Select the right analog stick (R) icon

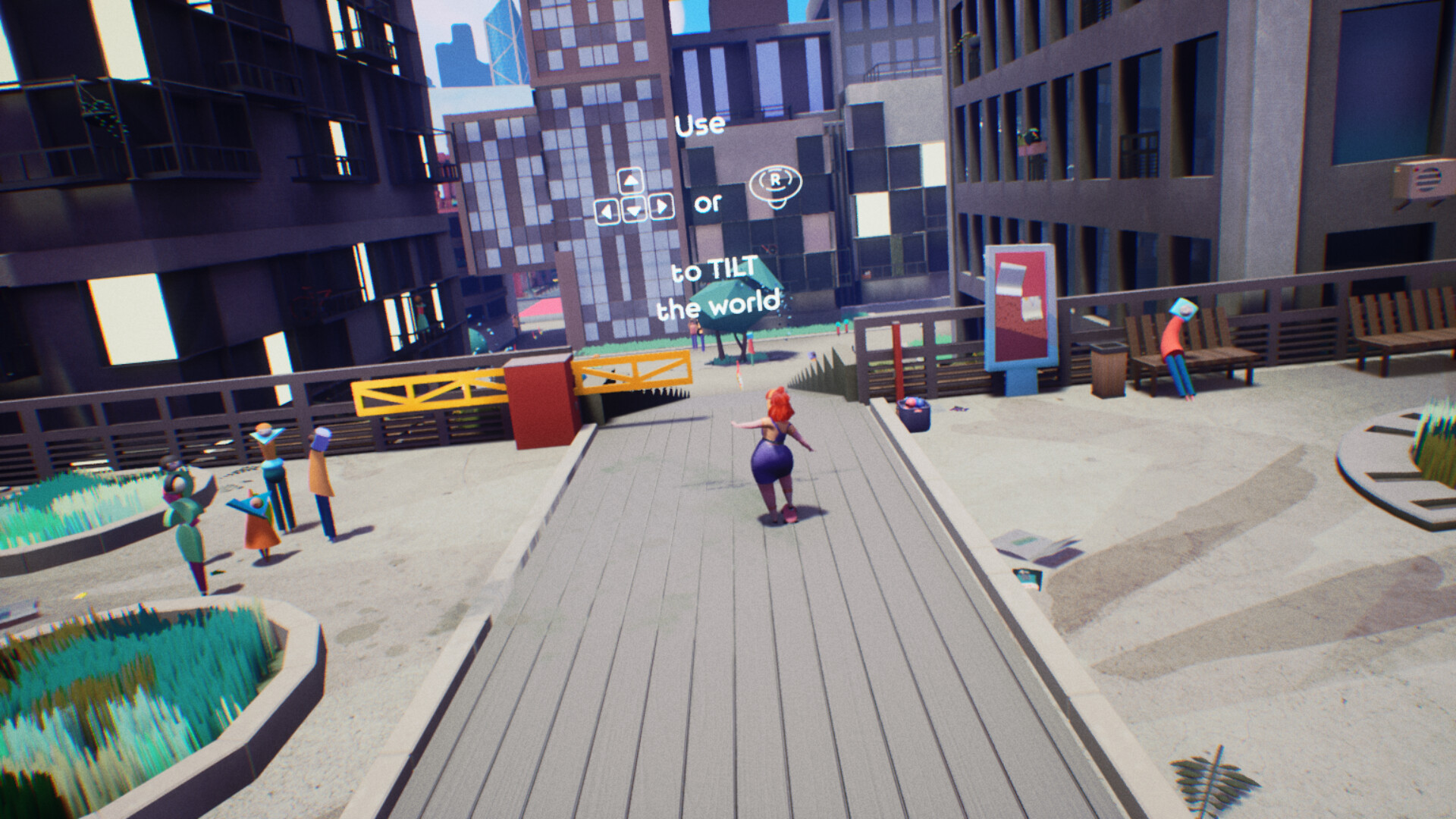[776, 185]
